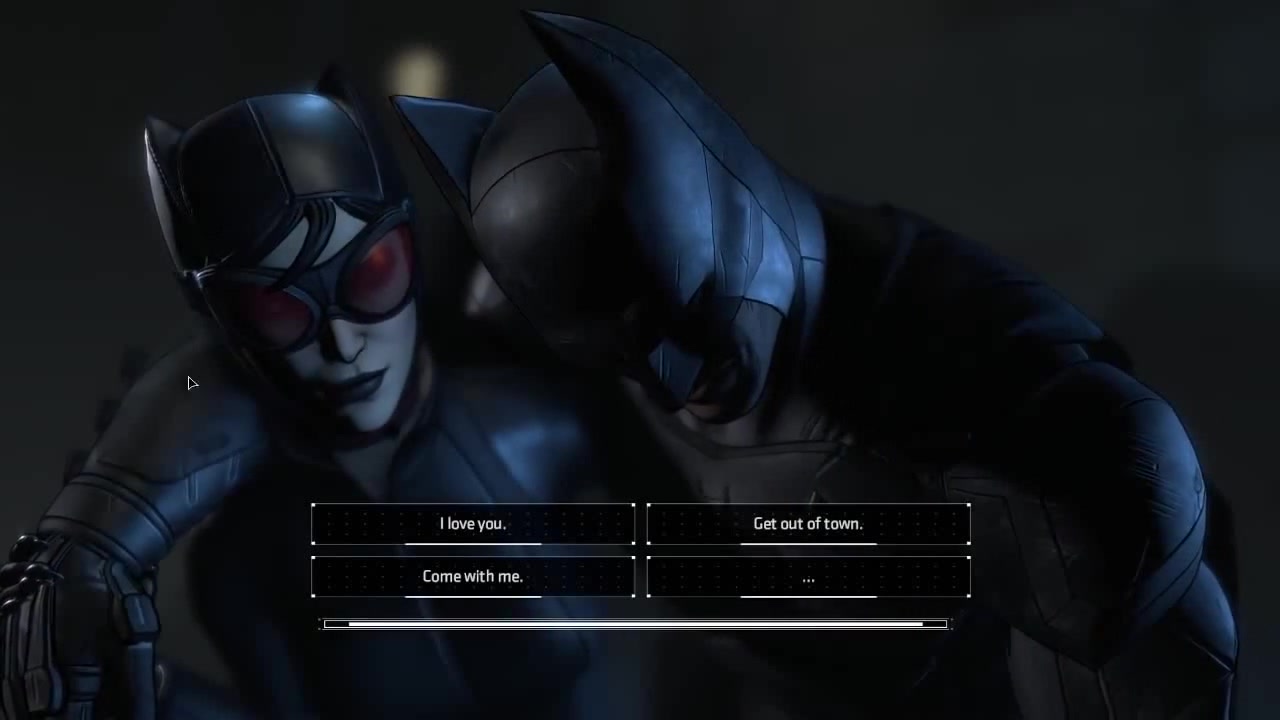Pick the "Come with me." dialogue option
Screen dimensions: 1280x720
tap(473, 577)
